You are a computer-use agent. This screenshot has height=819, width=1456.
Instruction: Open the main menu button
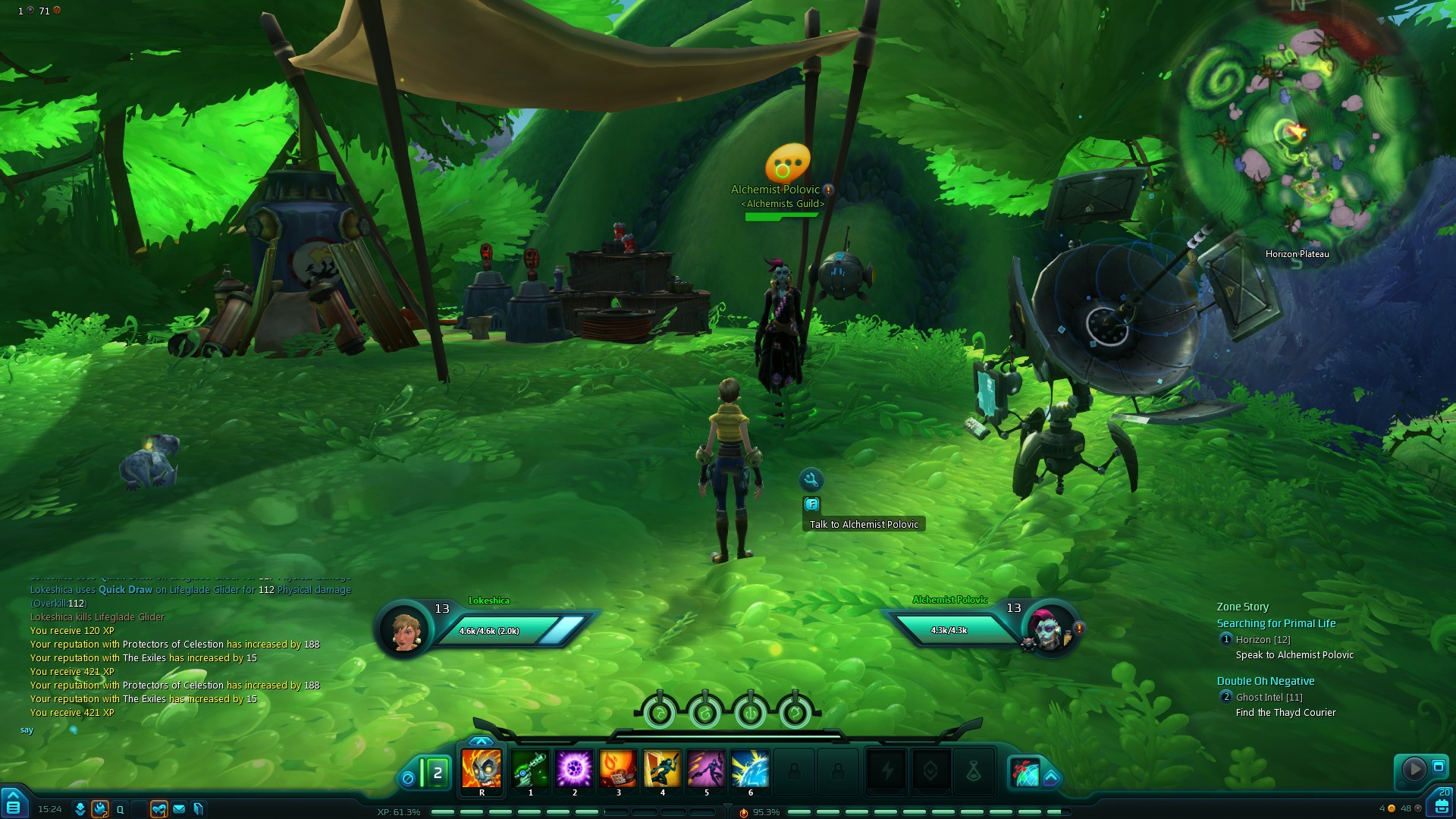click(x=13, y=804)
